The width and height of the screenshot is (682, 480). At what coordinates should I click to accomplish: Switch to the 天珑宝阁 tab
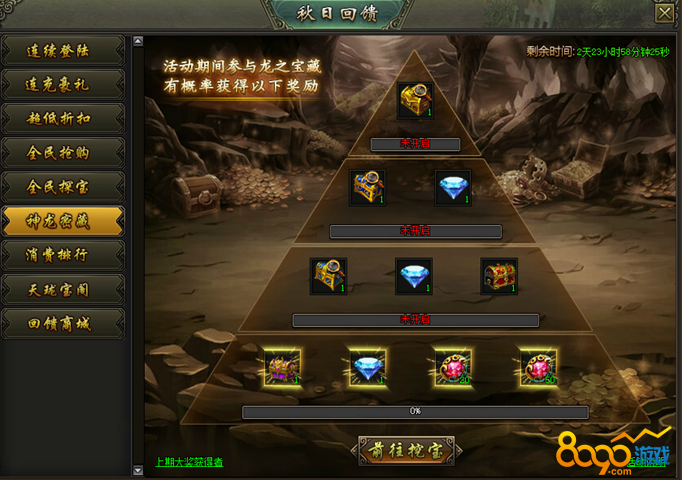[x=63, y=288]
